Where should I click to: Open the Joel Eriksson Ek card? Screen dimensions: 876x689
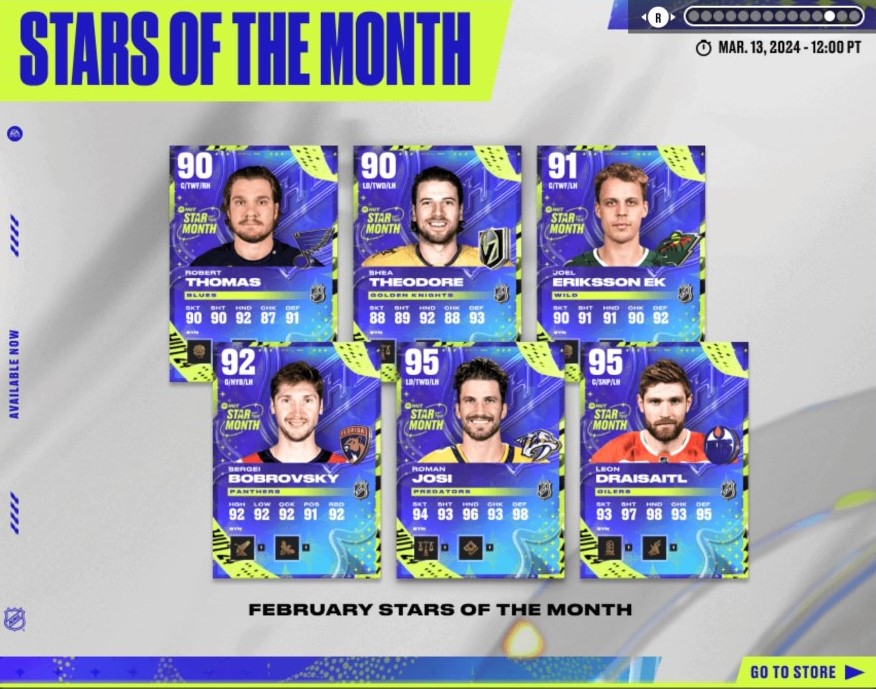621,240
